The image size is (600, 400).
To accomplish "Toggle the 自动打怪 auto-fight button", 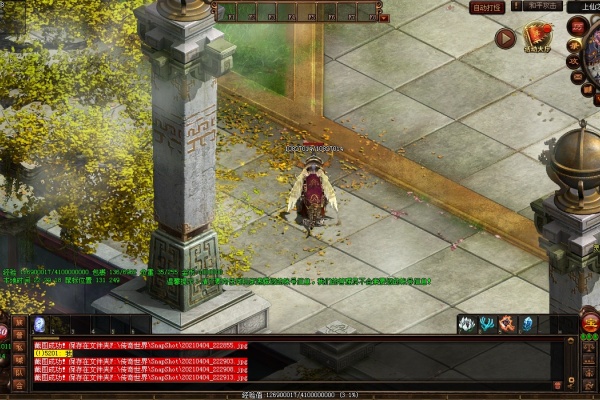I will coord(486,7).
